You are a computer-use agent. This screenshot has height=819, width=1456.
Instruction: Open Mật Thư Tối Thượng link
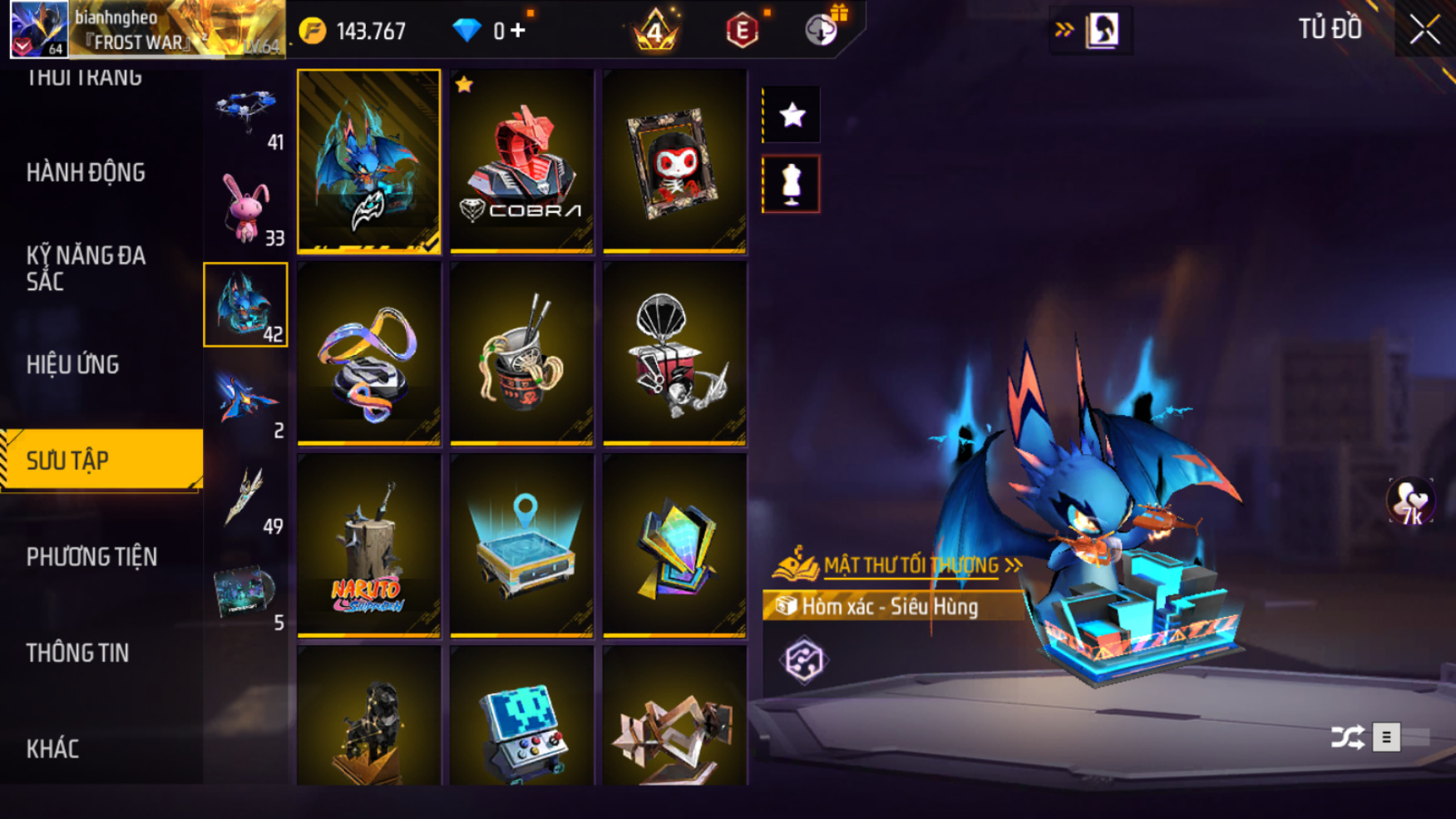911,565
